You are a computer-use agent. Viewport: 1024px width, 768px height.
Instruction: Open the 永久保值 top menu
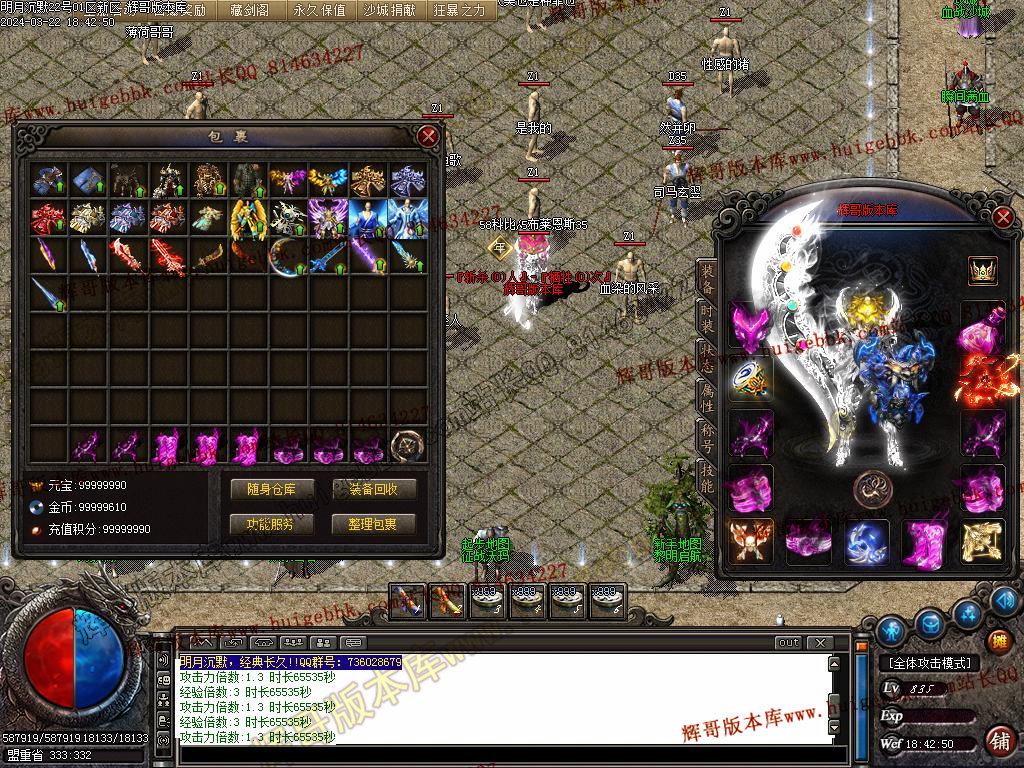click(x=319, y=10)
